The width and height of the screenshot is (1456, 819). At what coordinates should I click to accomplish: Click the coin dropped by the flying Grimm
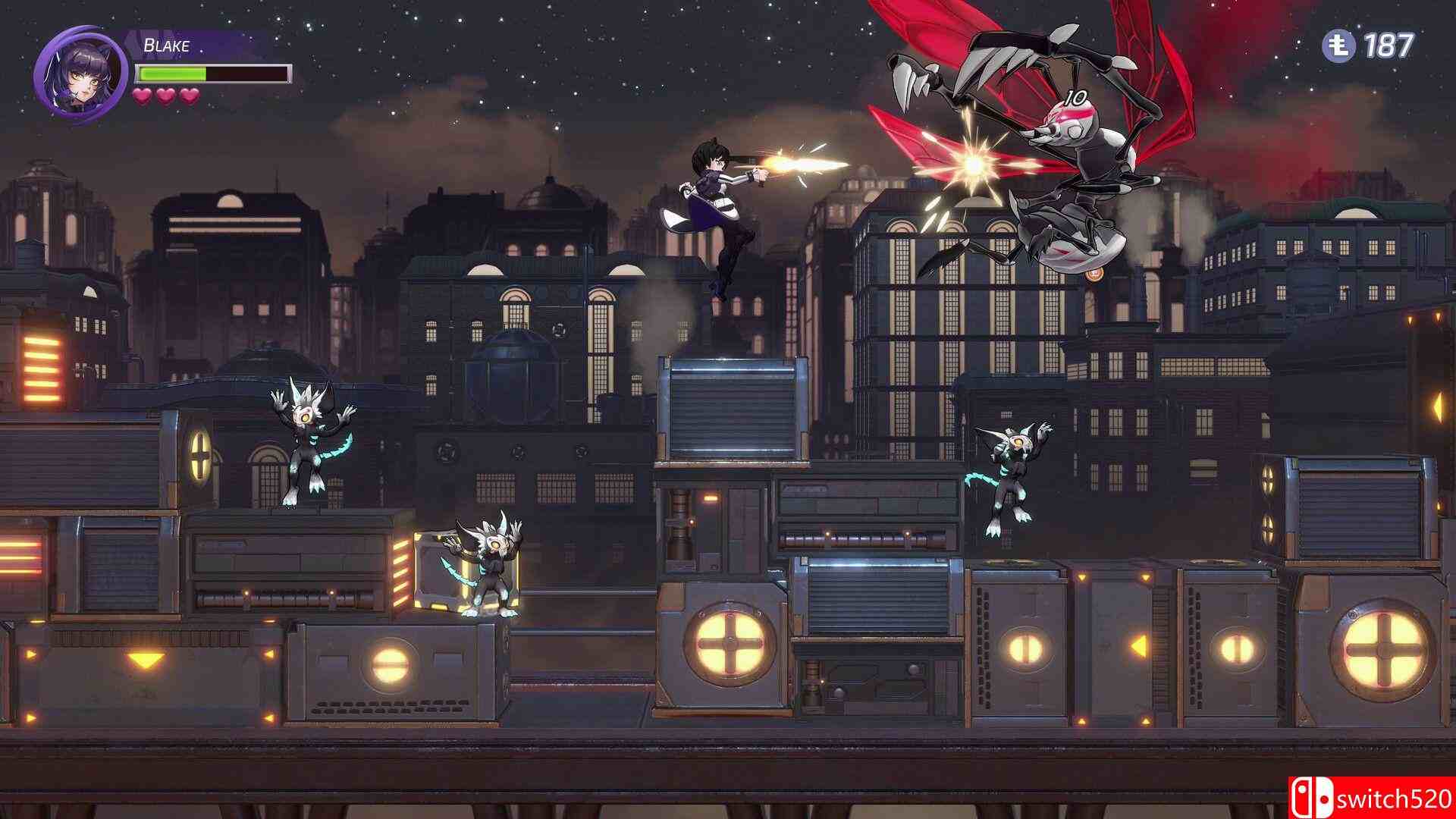click(1095, 275)
